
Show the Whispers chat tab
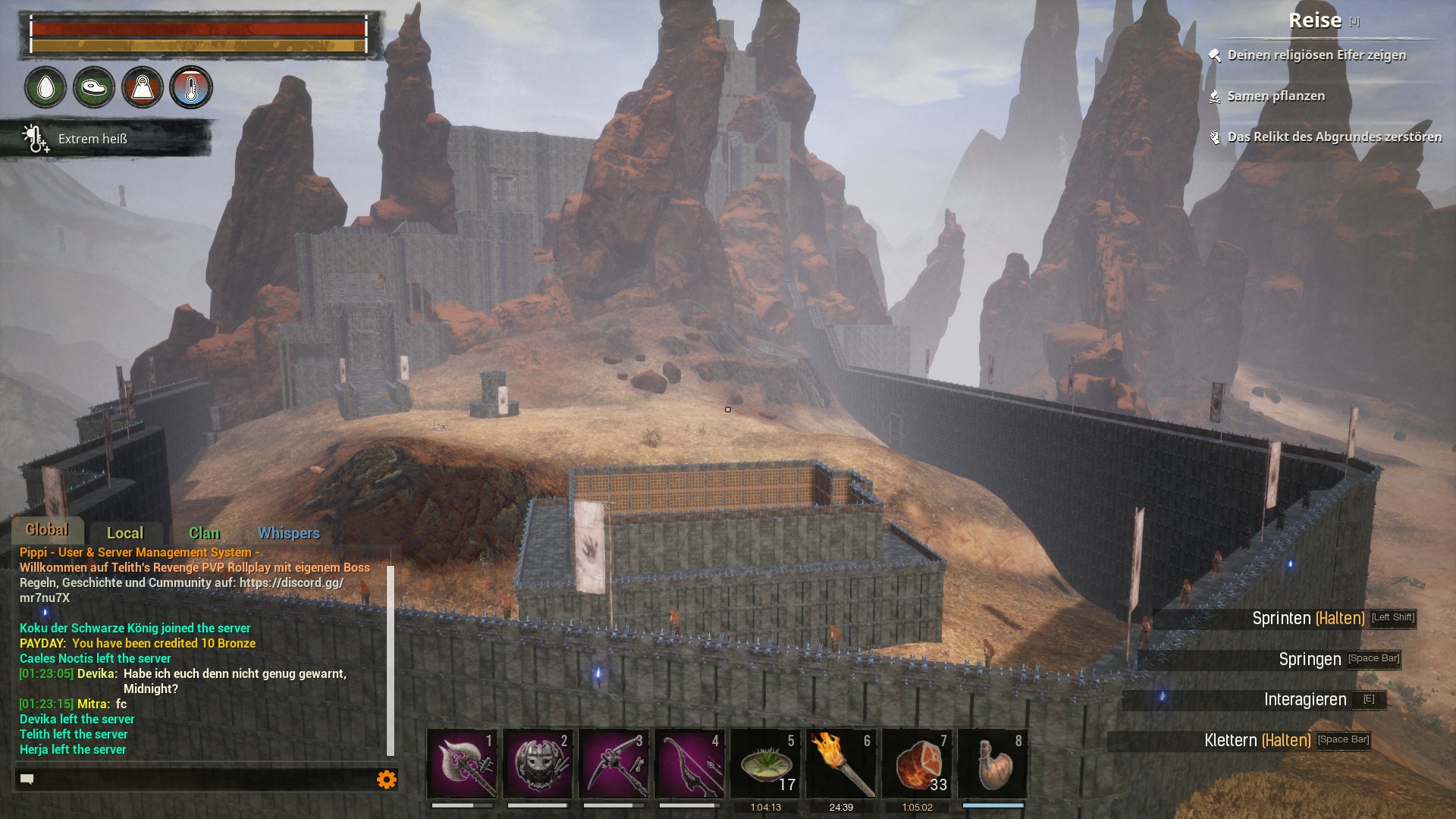288,533
